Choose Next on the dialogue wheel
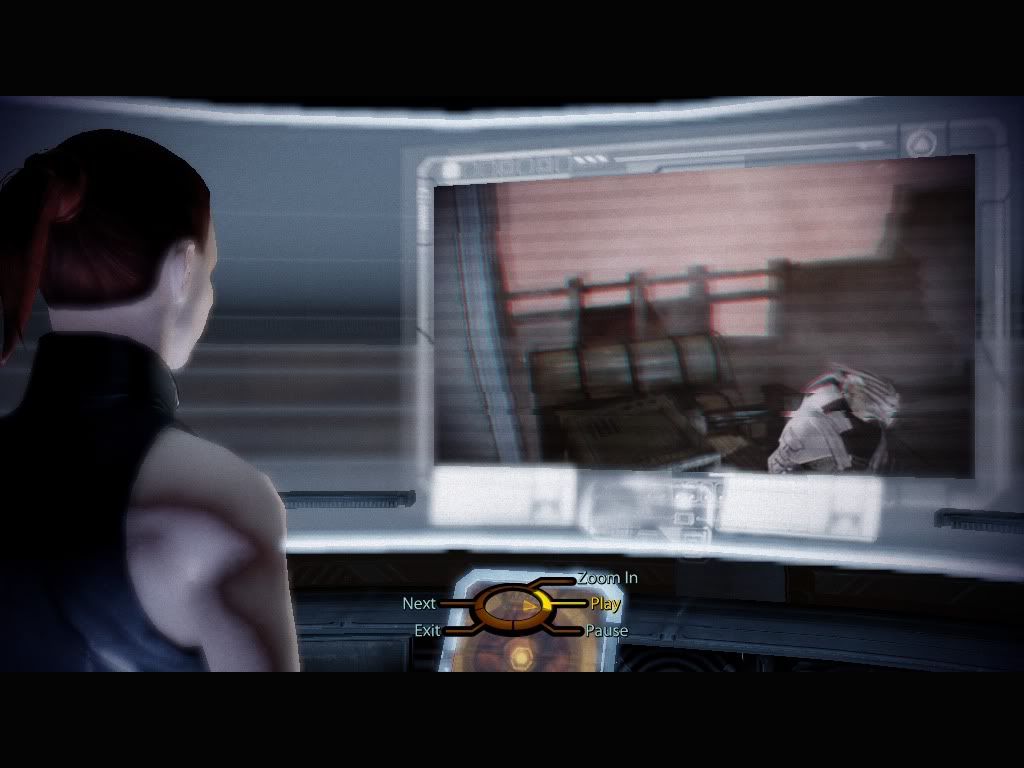Viewport: 1024px width, 768px height. click(419, 604)
